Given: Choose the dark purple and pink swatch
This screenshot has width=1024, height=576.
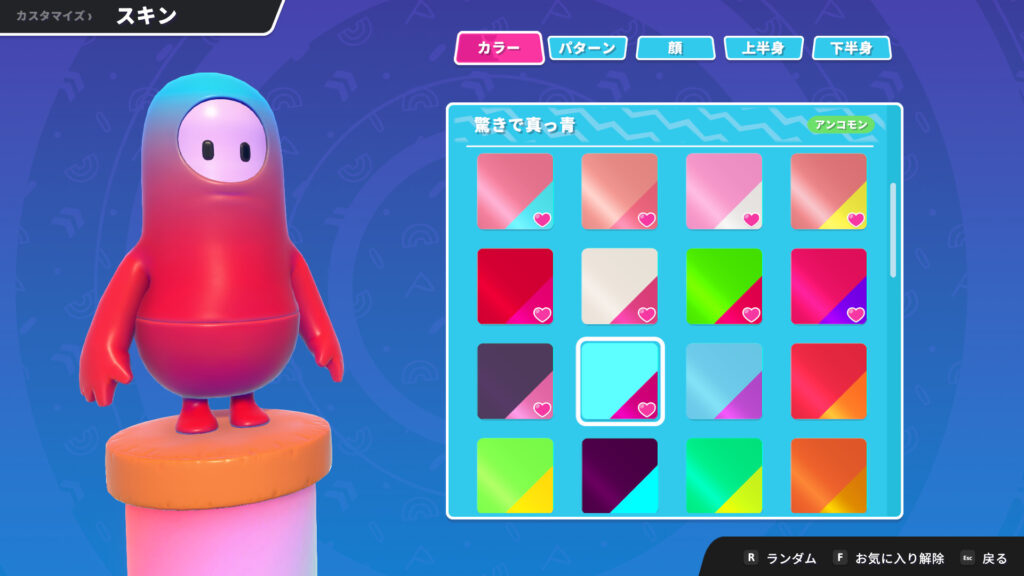Looking at the screenshot, I should (515, 381).
